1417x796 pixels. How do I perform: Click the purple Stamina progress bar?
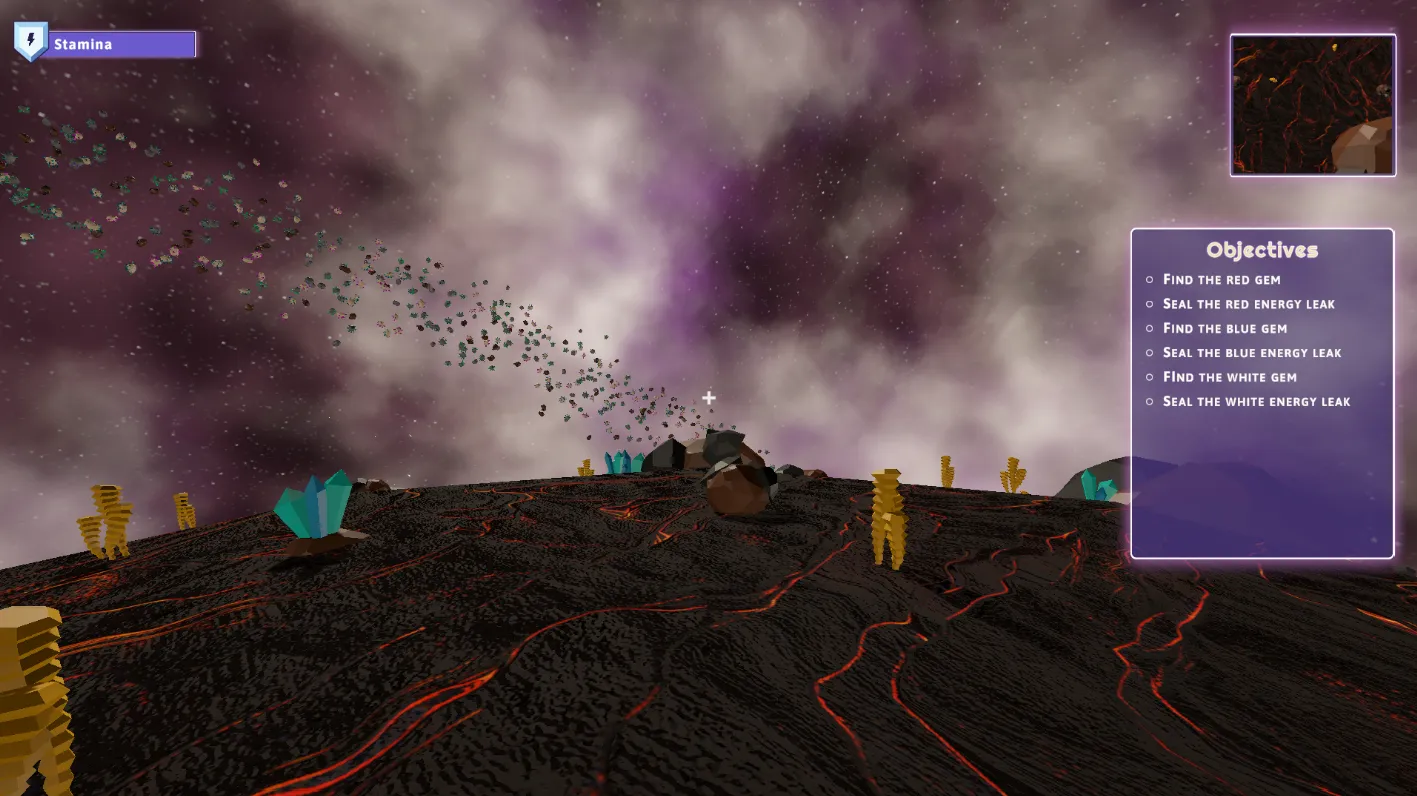click(120, 44)
